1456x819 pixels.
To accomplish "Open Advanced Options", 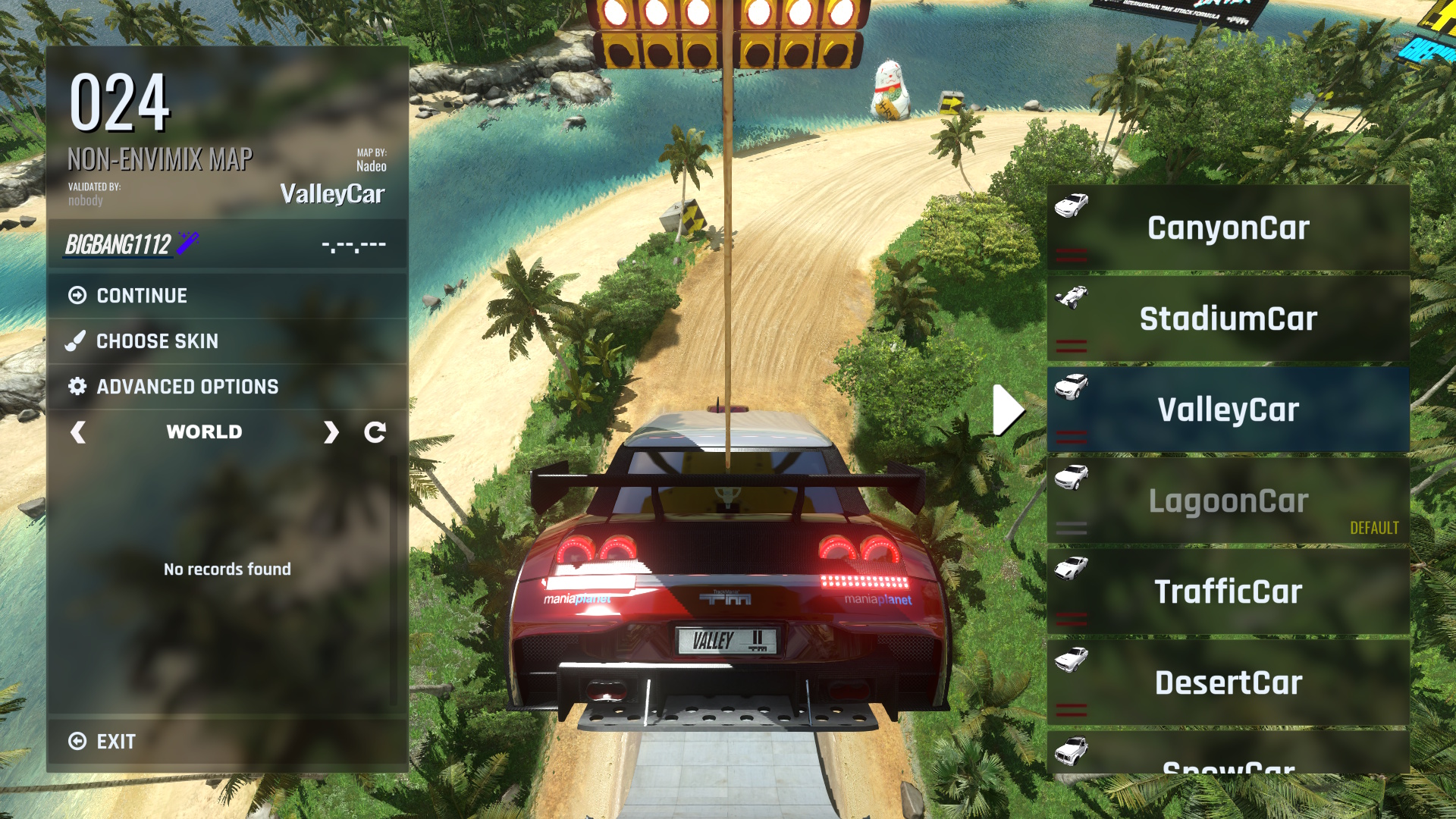I will click(187, 387).
